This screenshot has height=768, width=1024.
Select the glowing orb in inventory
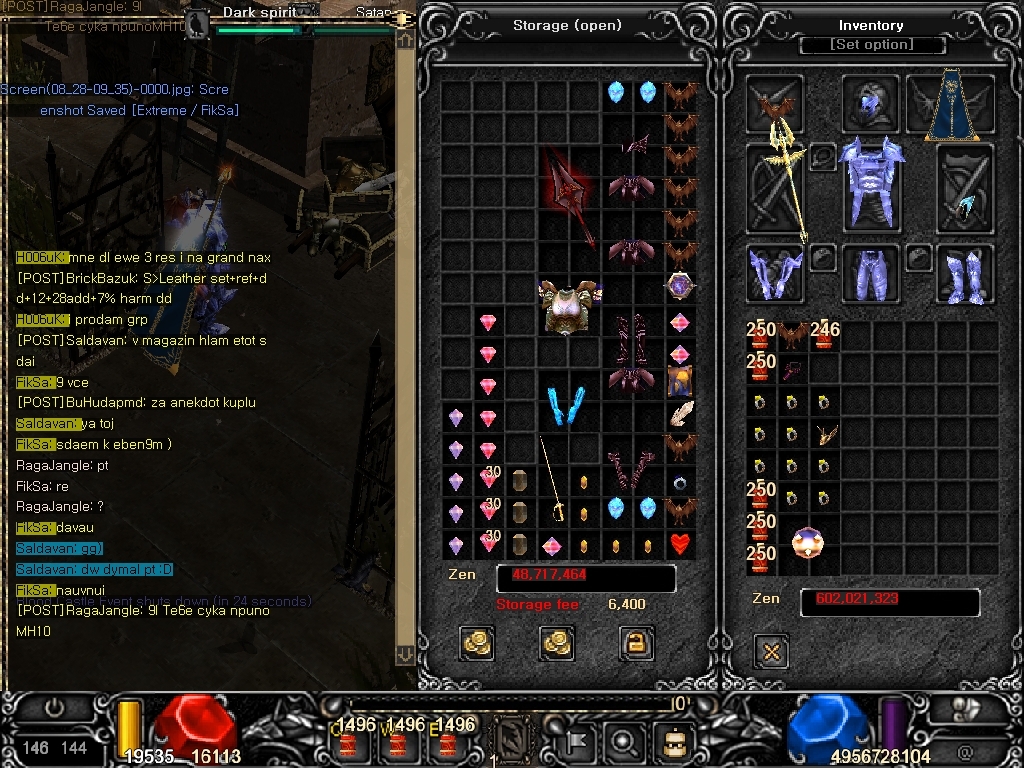click(x=808, y=543)
